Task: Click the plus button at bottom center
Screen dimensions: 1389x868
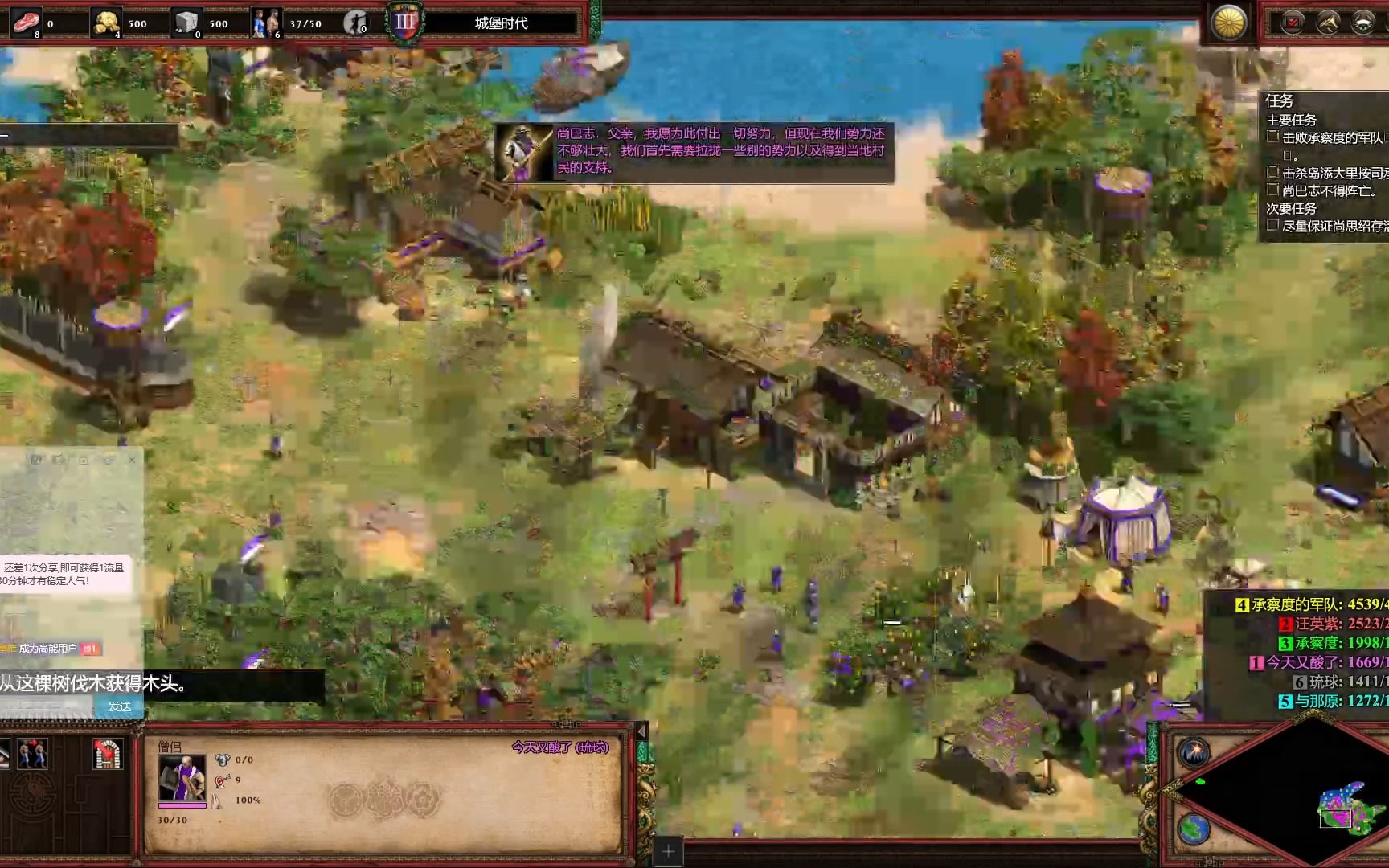Action: click(x=669, y=850)
